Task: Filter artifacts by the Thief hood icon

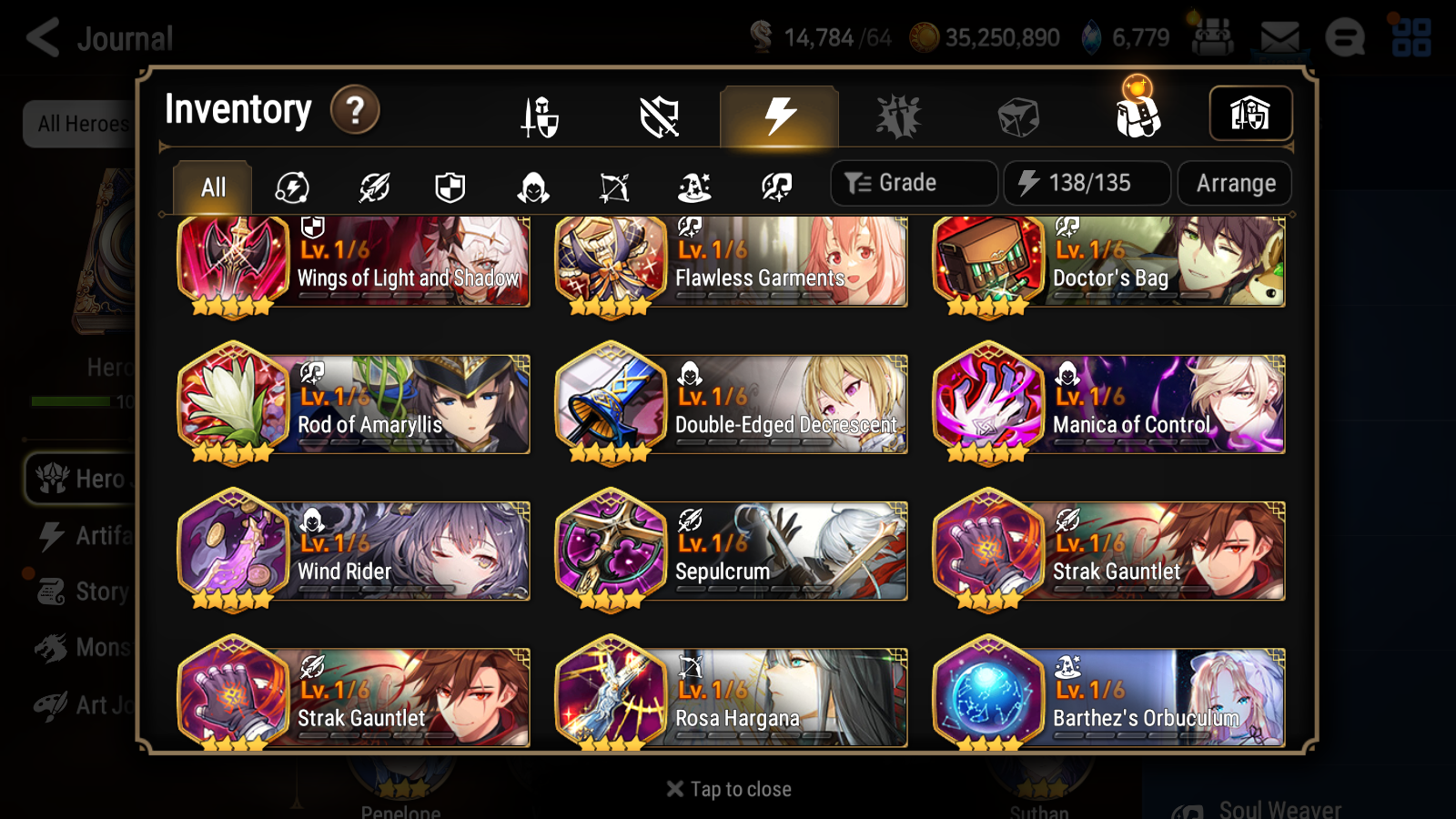Action: pos(530,187)
